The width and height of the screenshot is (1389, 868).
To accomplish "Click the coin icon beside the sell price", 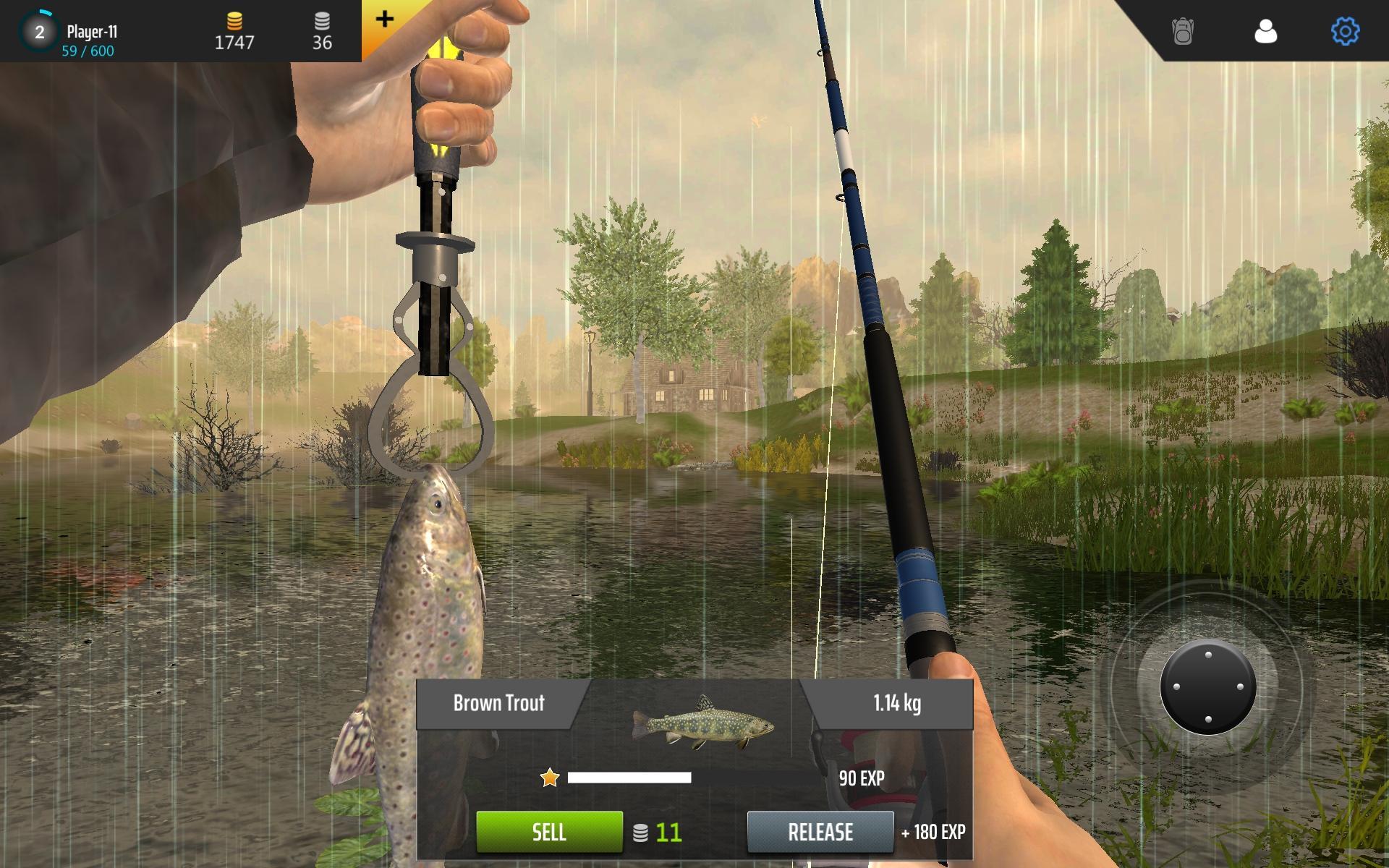I will [x=643, y=832].
